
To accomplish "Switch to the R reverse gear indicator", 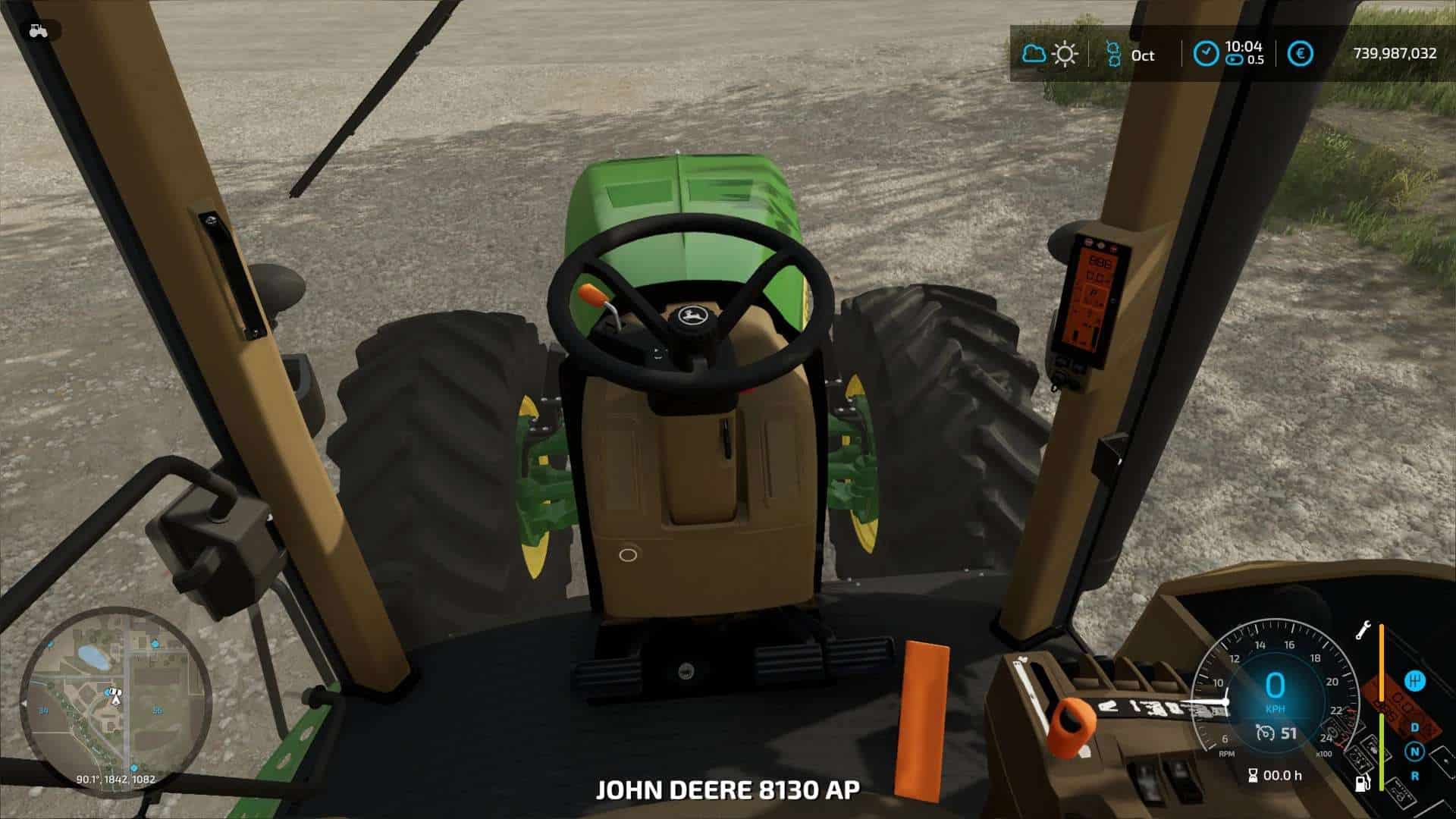I will pyautogui.click(x=1414, y=776).
